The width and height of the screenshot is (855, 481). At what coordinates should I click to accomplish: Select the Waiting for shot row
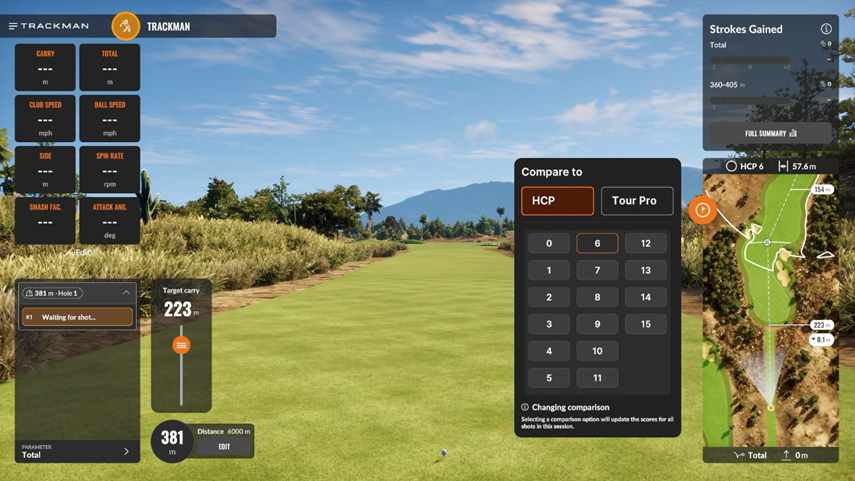[77, 317]
